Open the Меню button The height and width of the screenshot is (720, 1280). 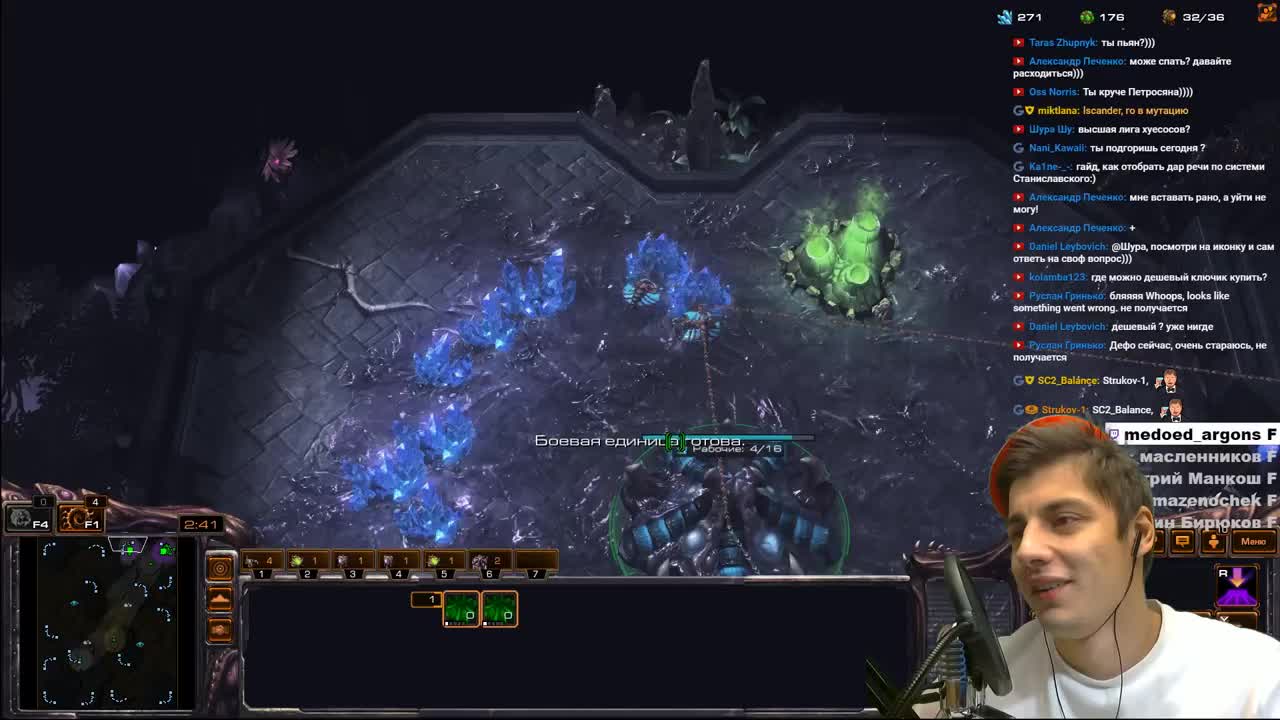pos(1253,541)
